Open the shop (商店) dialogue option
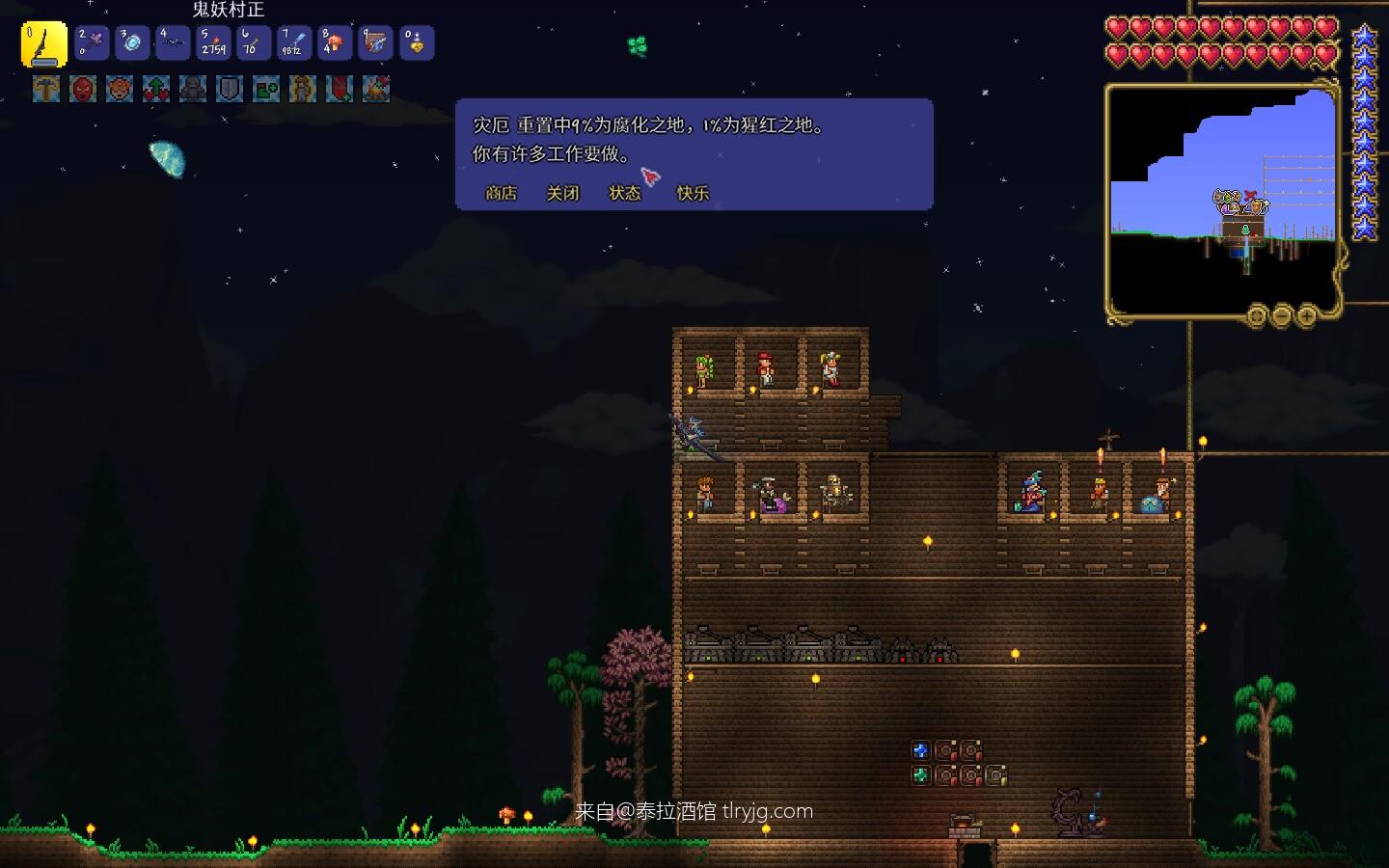The image size is (1389, 868). (x=501, y=193)
